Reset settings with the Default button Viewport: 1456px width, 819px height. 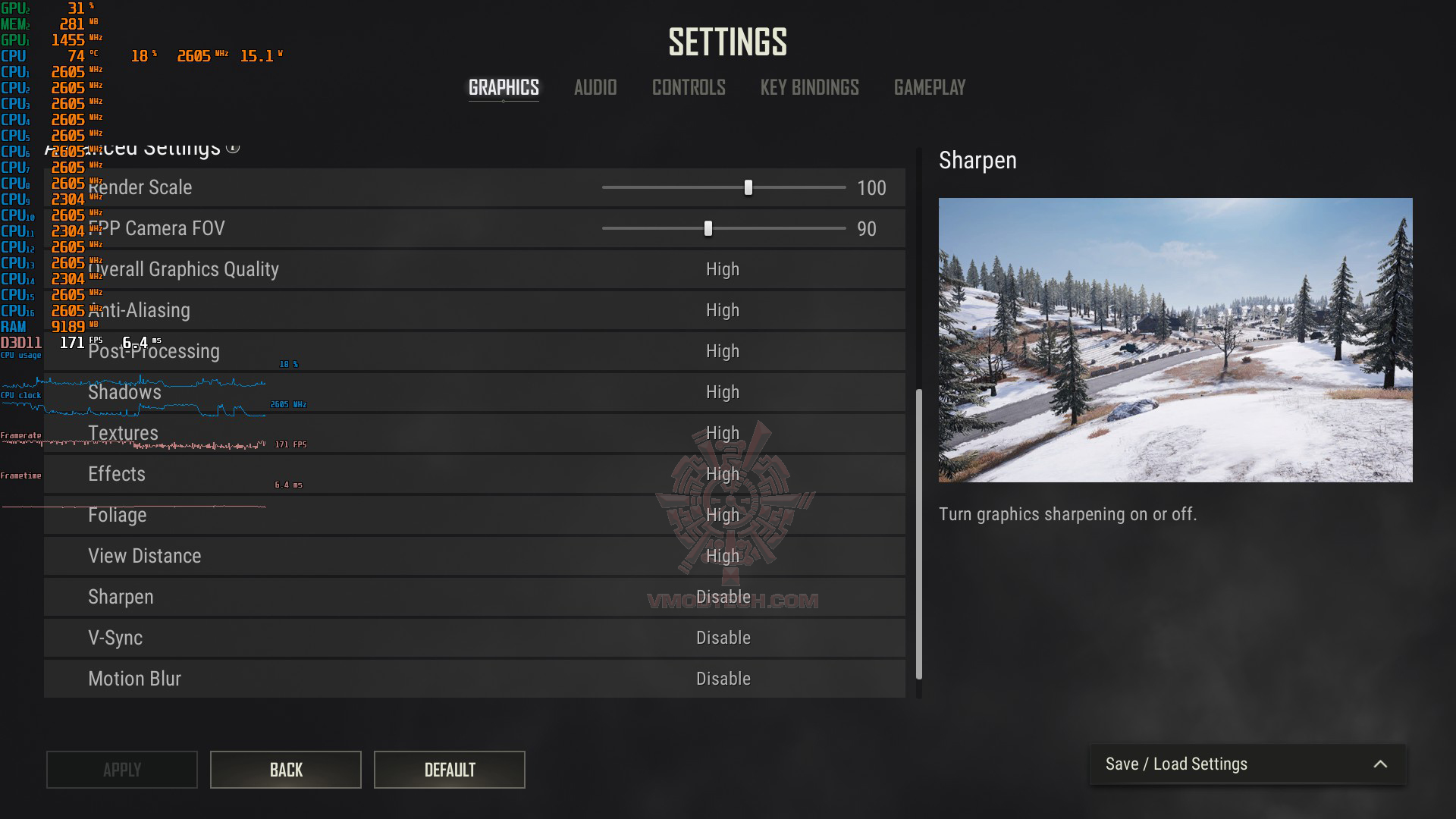coord(450,770)
